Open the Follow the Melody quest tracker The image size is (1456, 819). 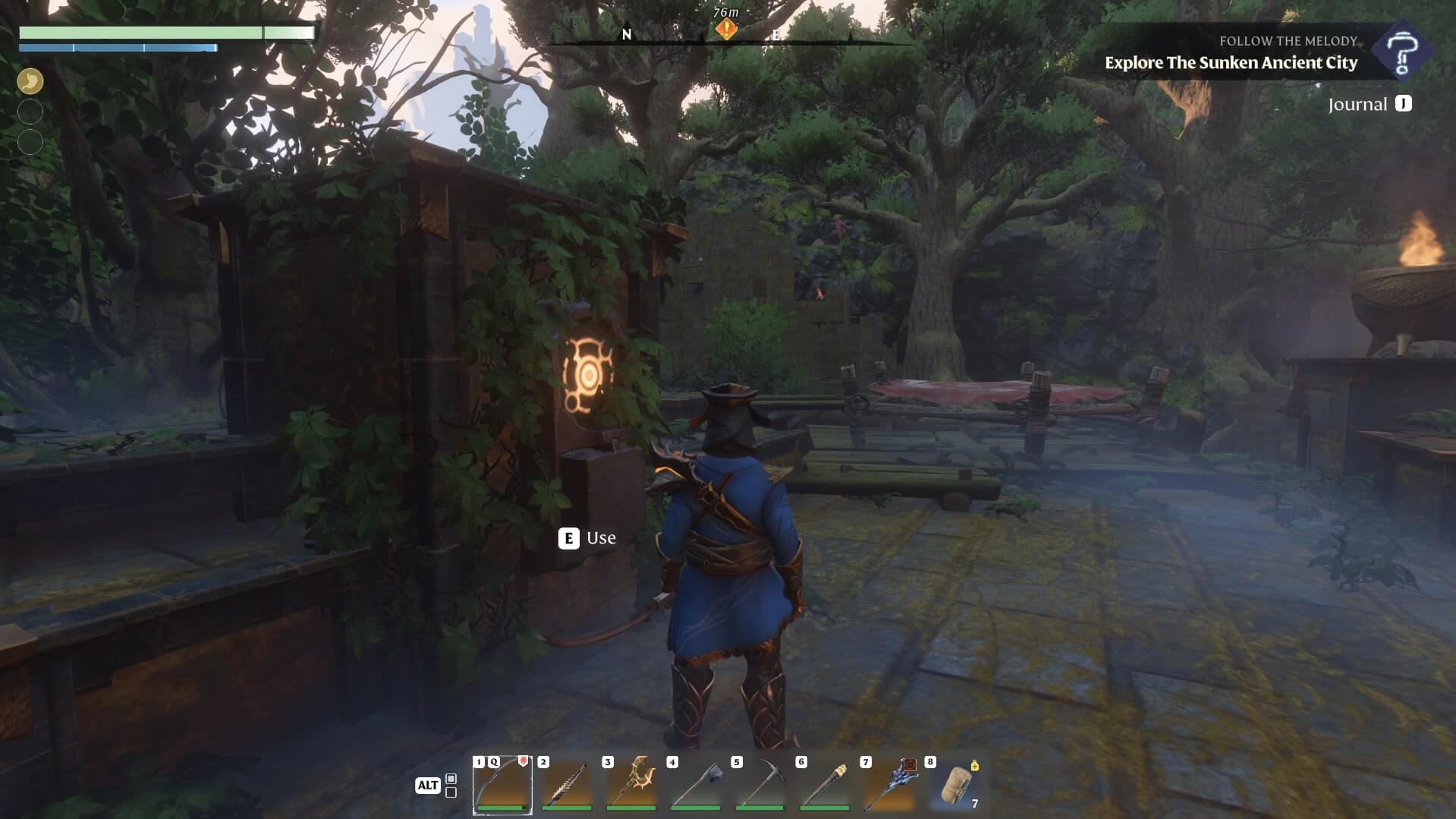click(1231, 53)
